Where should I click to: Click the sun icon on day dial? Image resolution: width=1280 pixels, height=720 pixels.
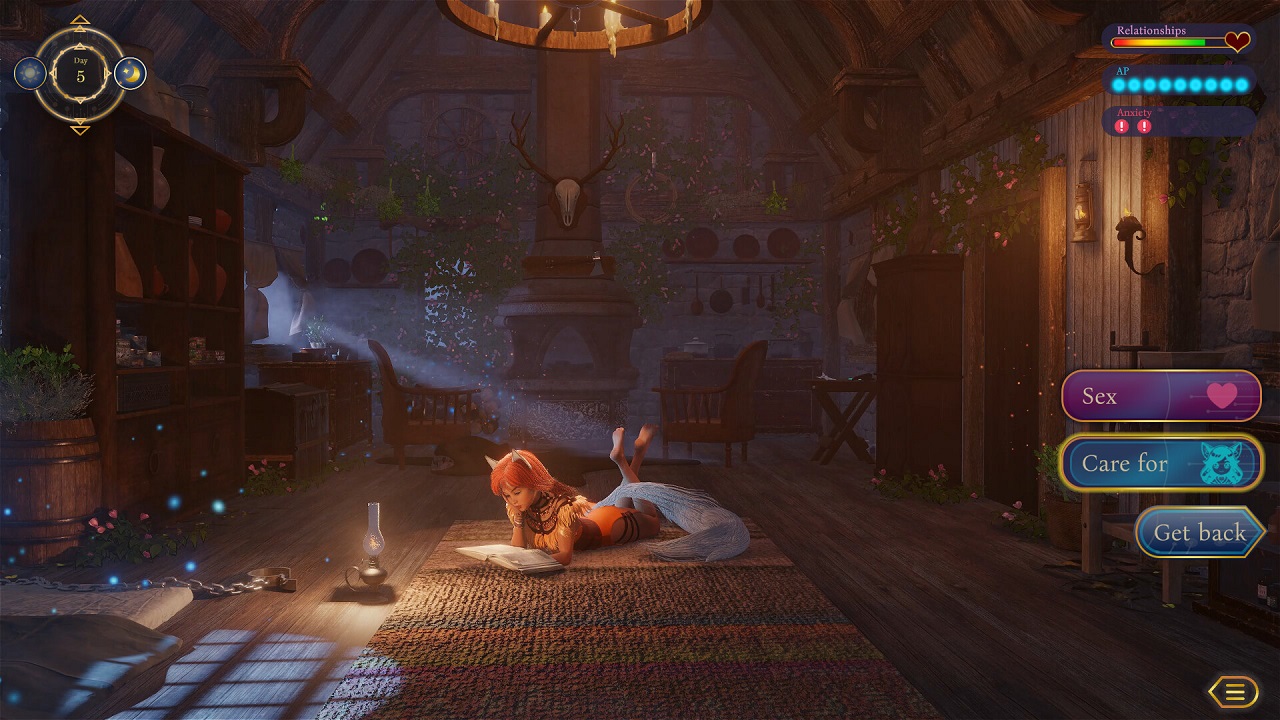pos(30,73)
